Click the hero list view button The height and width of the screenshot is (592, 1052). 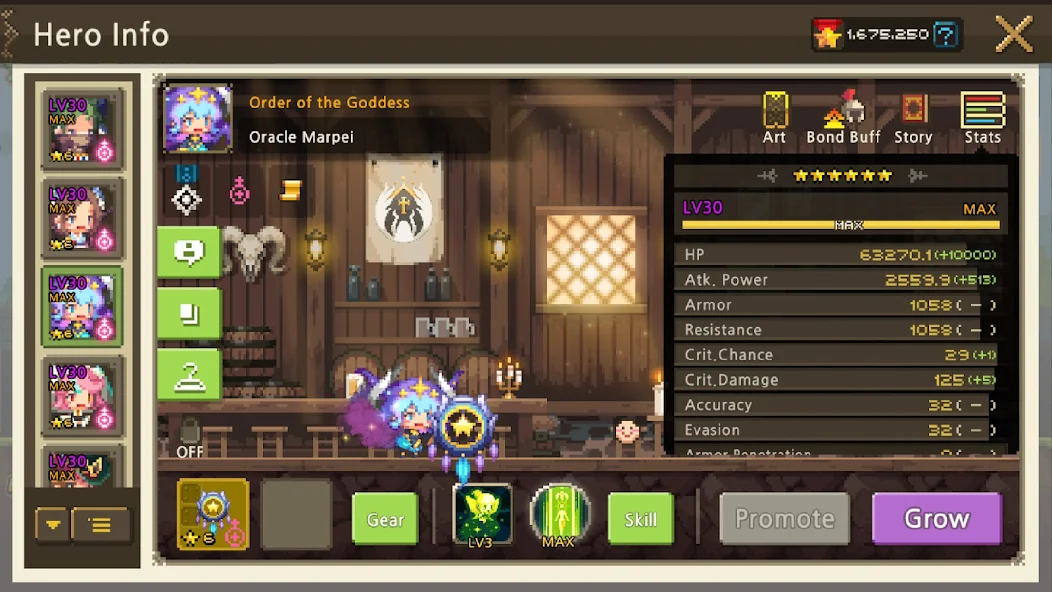(x=101, y=524)
